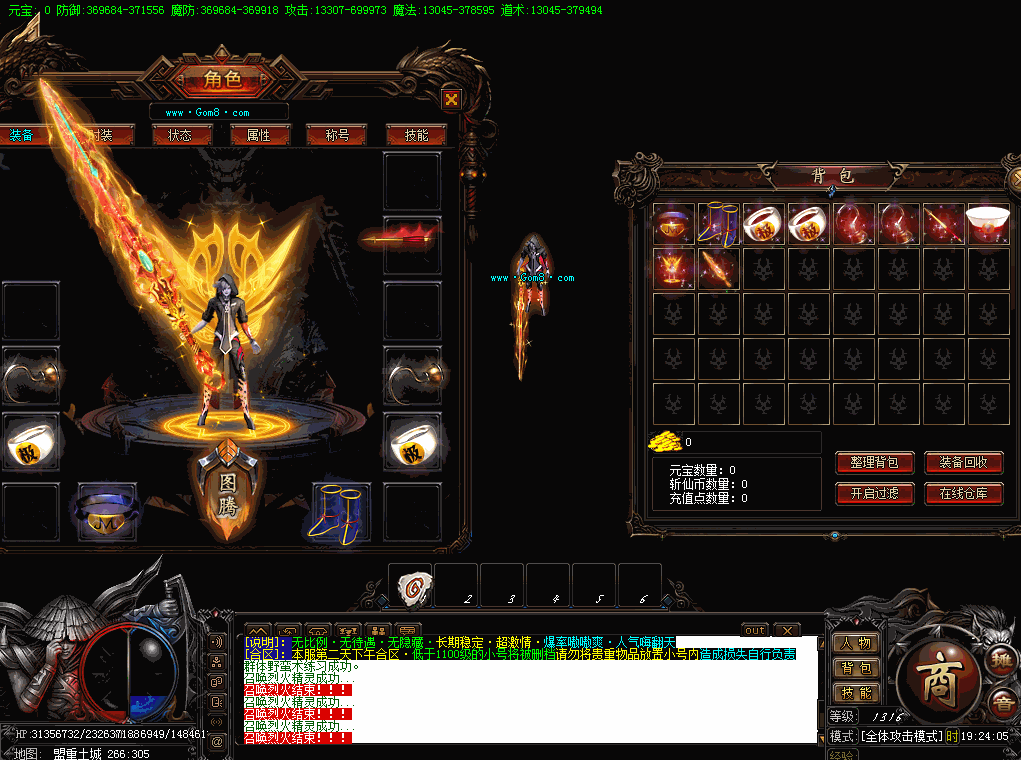Close the 角色 character panel
Screen dimensions: 1021x760
tap(452, 99)
